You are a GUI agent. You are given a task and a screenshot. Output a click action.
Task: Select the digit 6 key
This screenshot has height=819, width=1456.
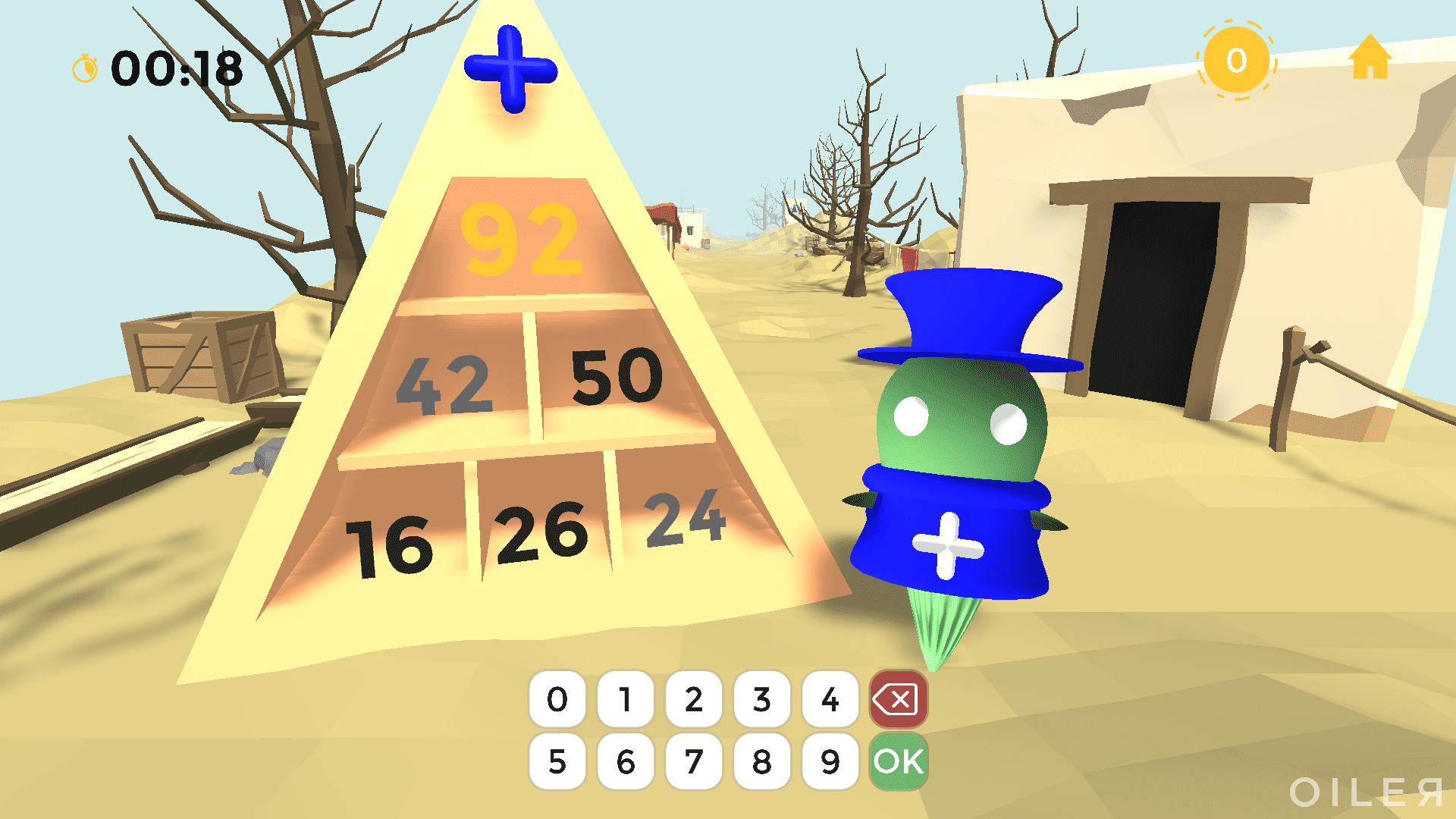click(x=626, y=761)
